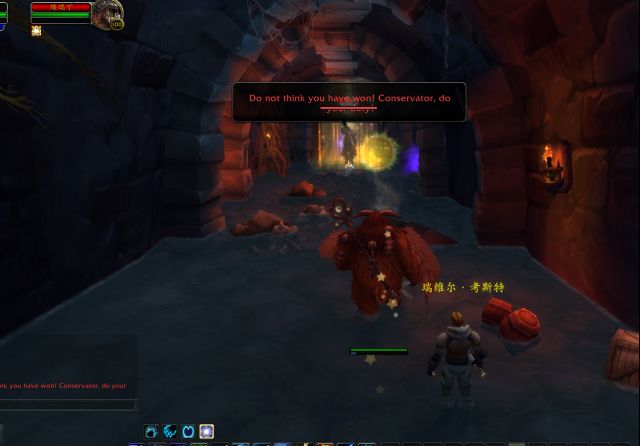The image size is (640, 446).
Task: Activate the blue claw-swipe stance icon
Action: (170, 432)
